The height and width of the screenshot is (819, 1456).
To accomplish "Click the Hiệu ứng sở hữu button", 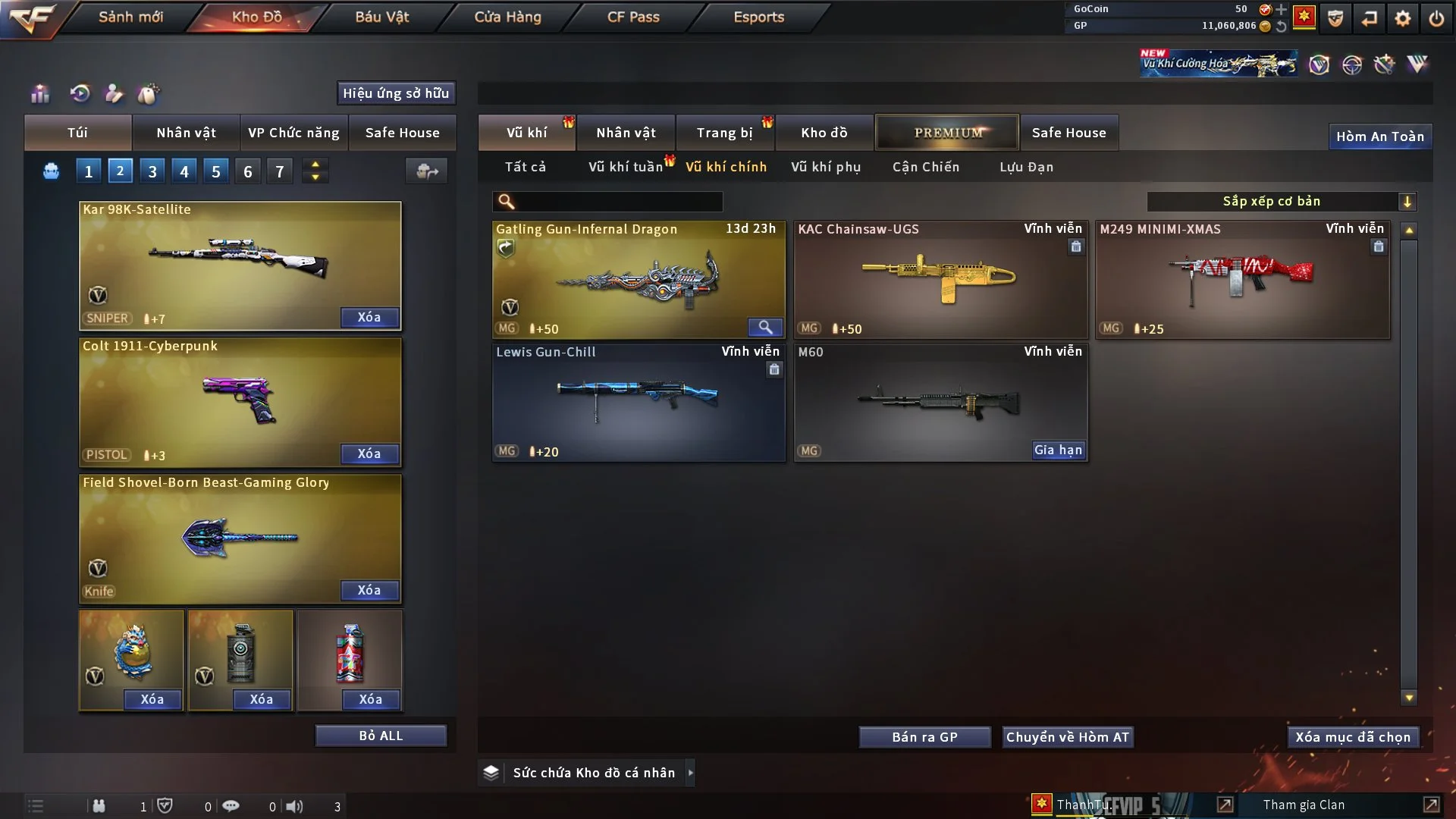I will pyautogui.click(x=396, y=93).
